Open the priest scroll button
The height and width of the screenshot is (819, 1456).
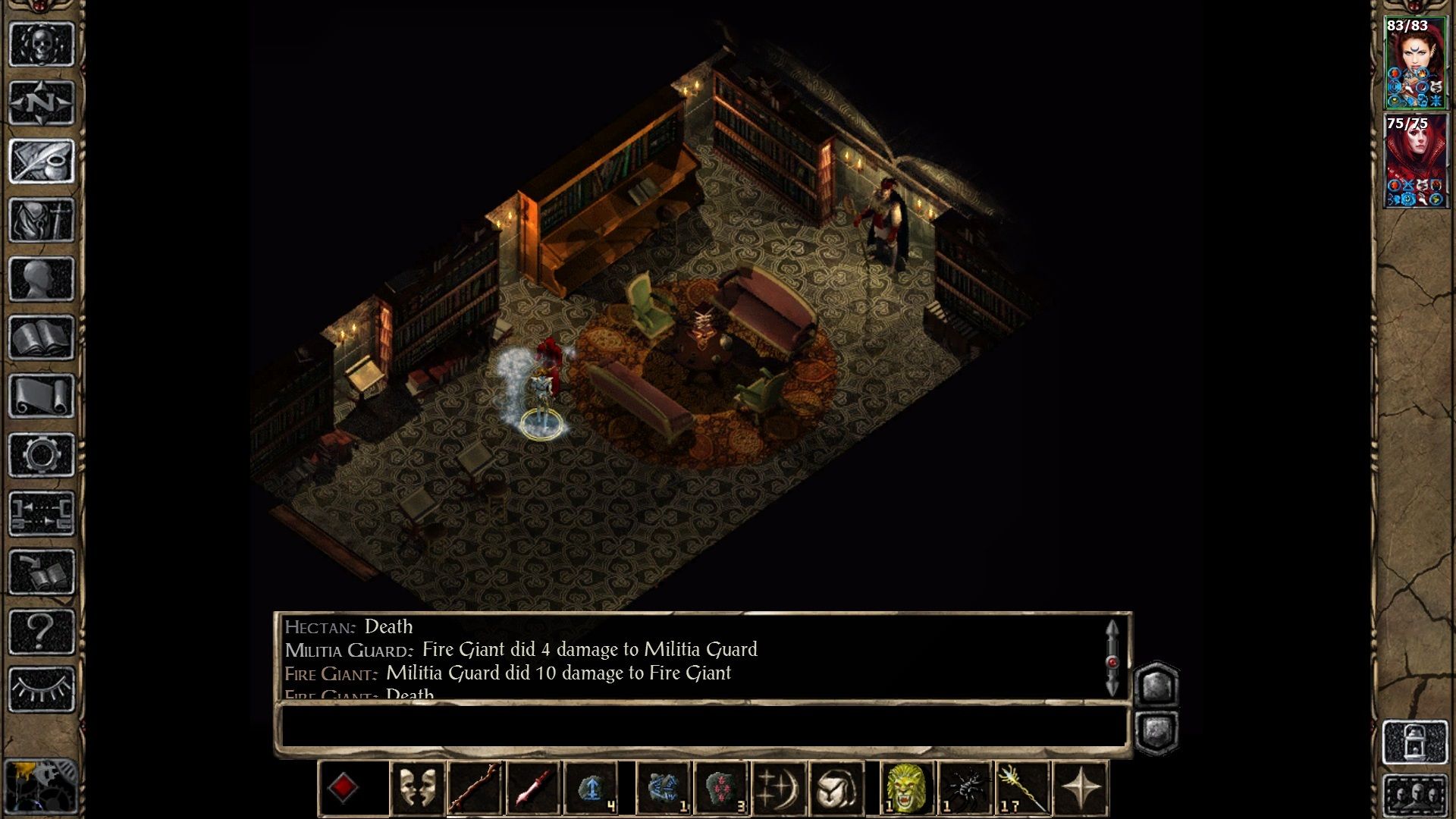(x=42, y=396)
